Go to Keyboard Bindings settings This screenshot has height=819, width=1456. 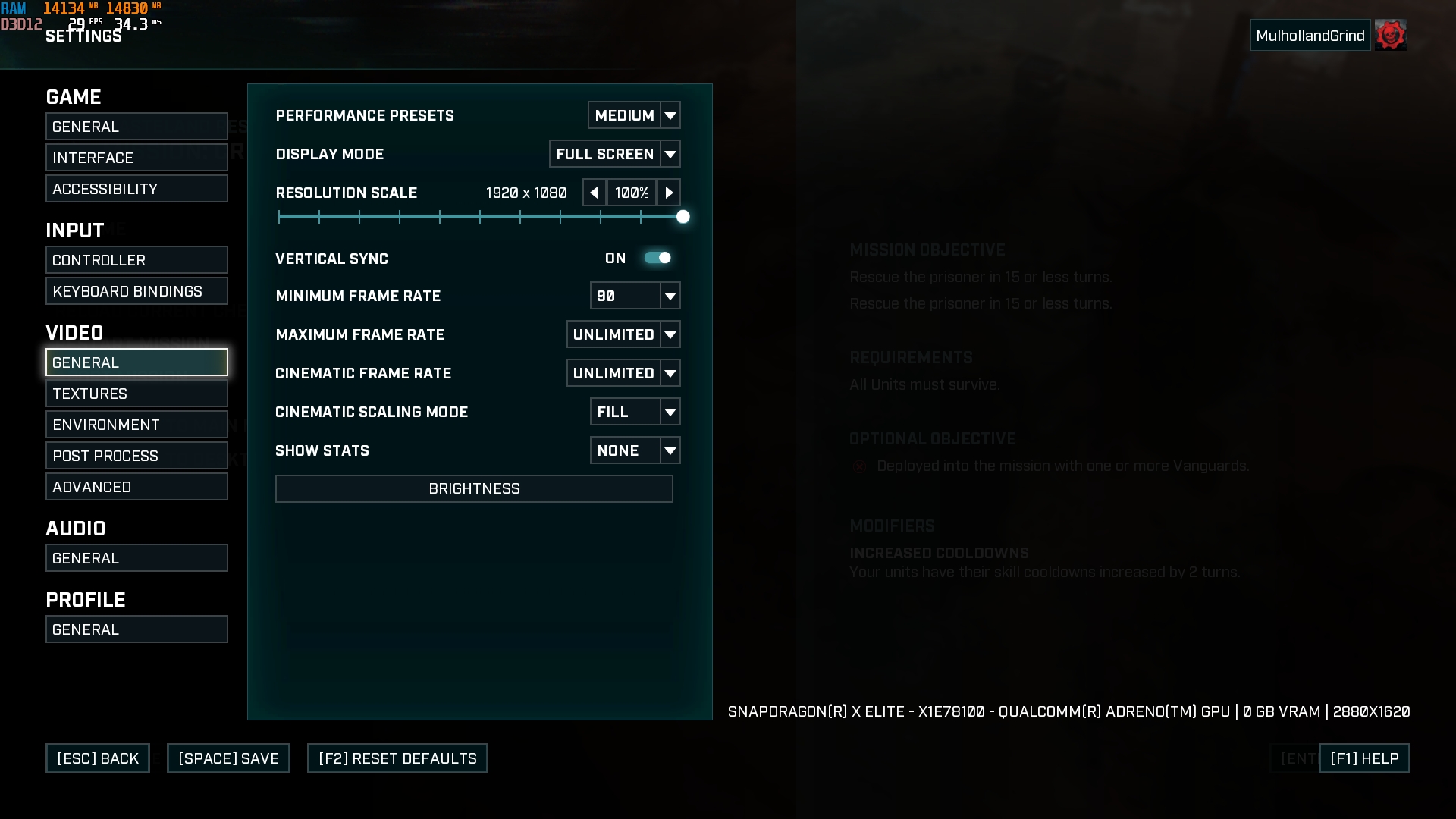[136, 291]
